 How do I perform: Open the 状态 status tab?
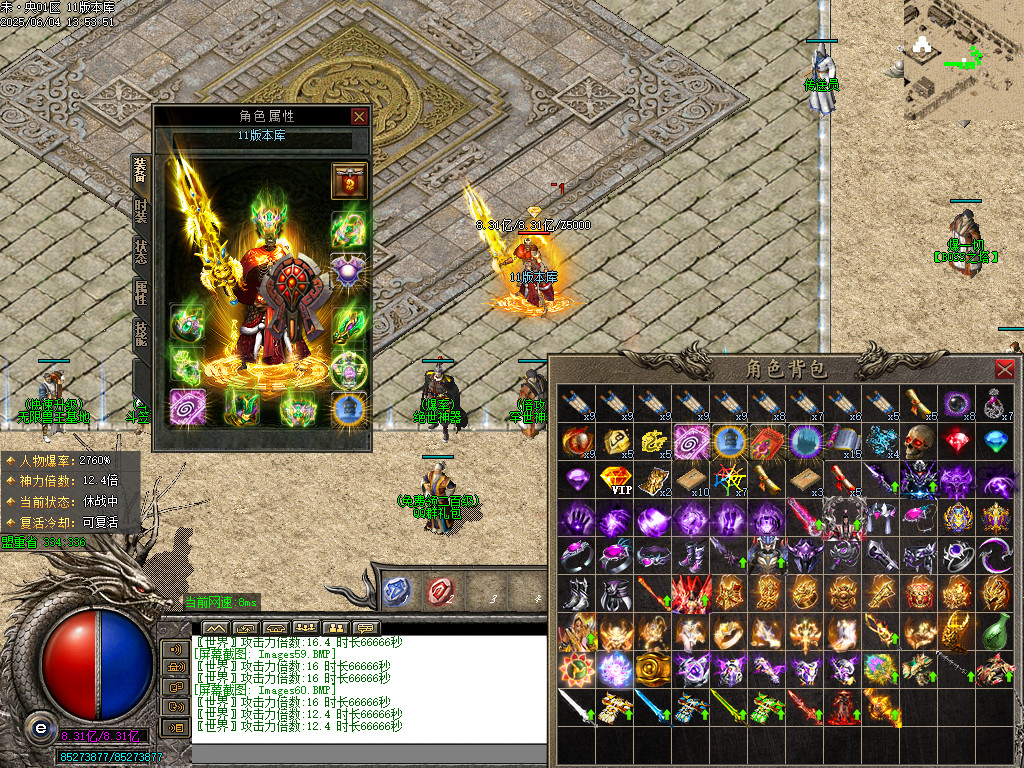pyautogui.click(x=141, y=250)
